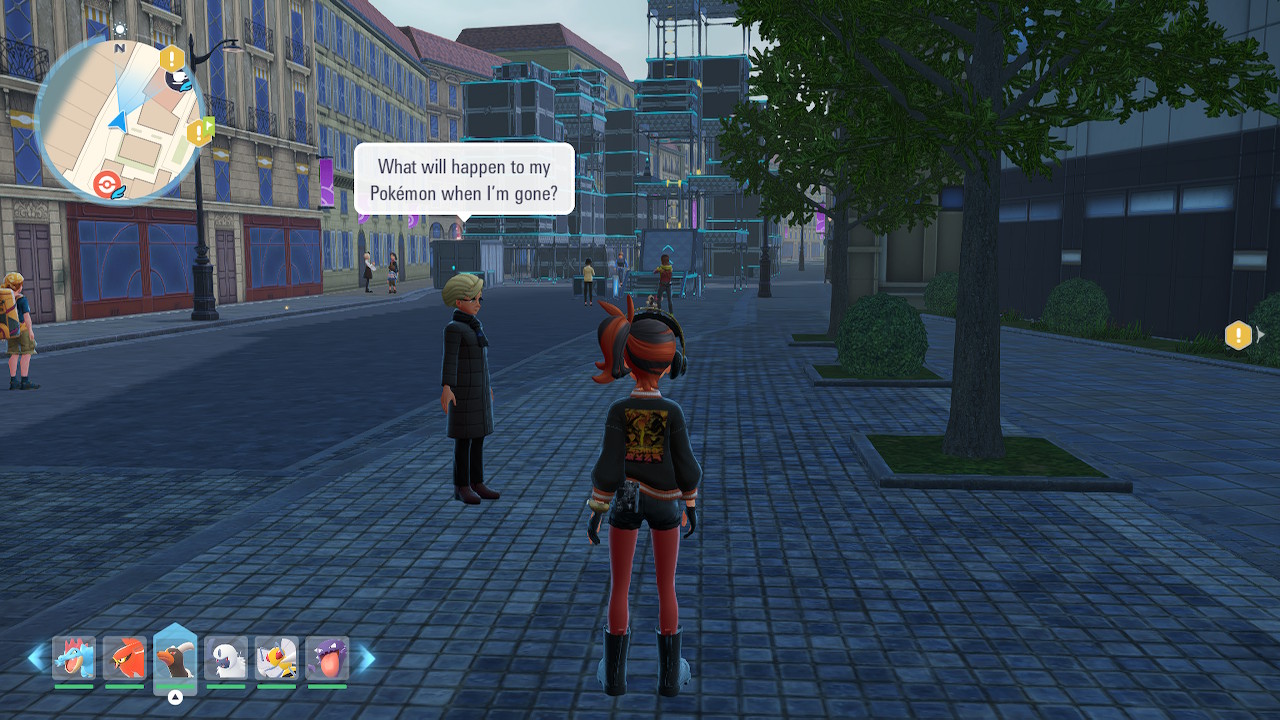Pick the Beedrill party slot
The image size is (1280, 720).
(x=277, y=658)
